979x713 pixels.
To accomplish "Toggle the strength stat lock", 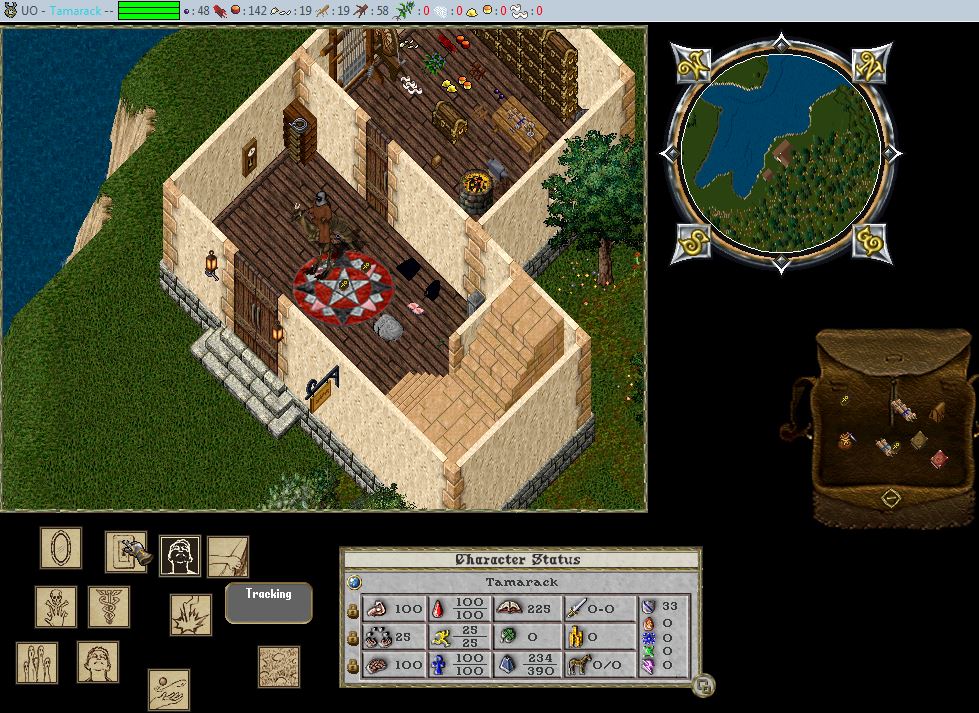I will point(352,609).
